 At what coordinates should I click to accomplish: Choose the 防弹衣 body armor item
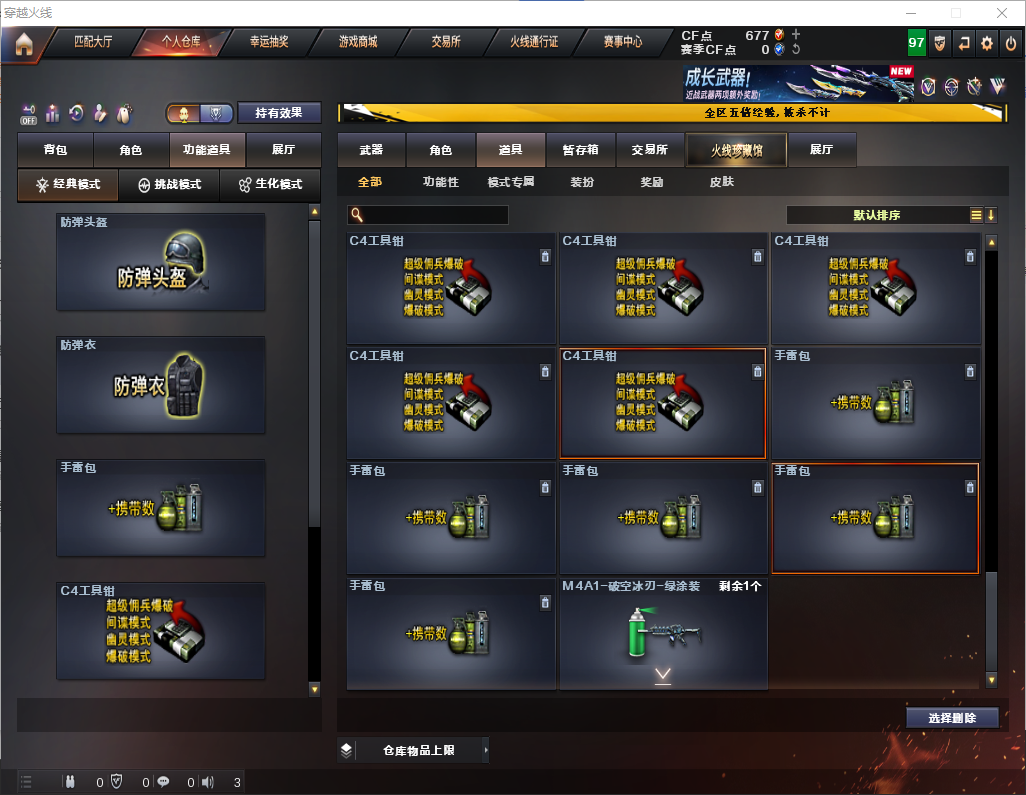[161, 385]
